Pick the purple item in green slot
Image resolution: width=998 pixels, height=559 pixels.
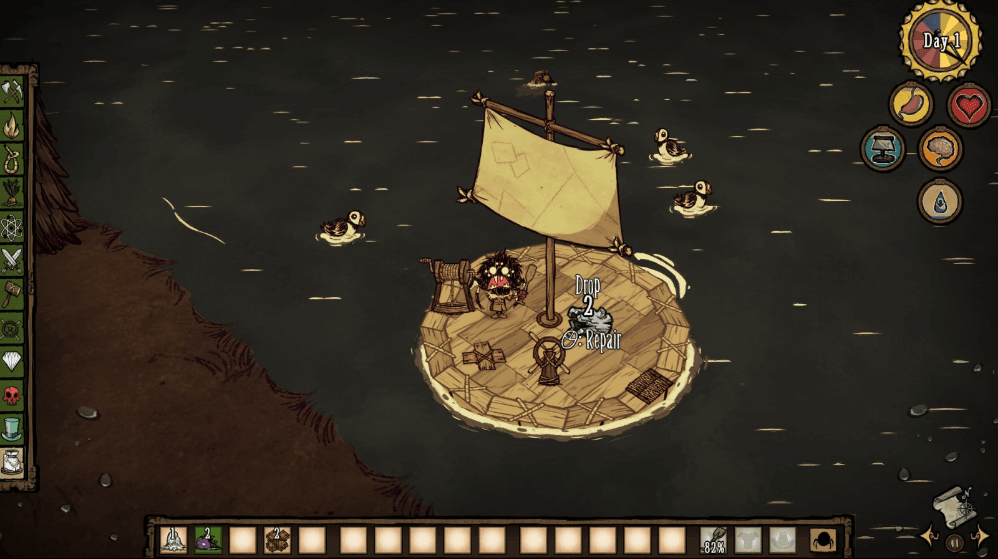point(208,540)
